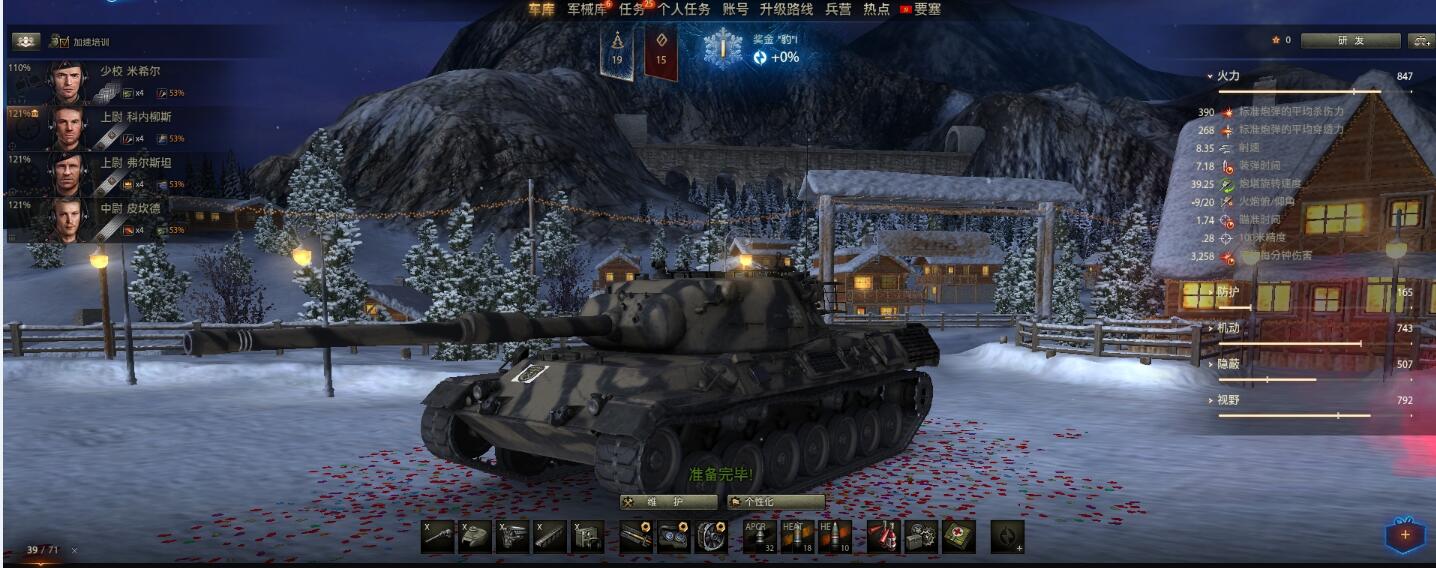Image resolution: width=1436 pixels, height=568 pixels.
Task: Select crew member 少校 米希尔
Action: pyautogui.click(x=129, y=71)
